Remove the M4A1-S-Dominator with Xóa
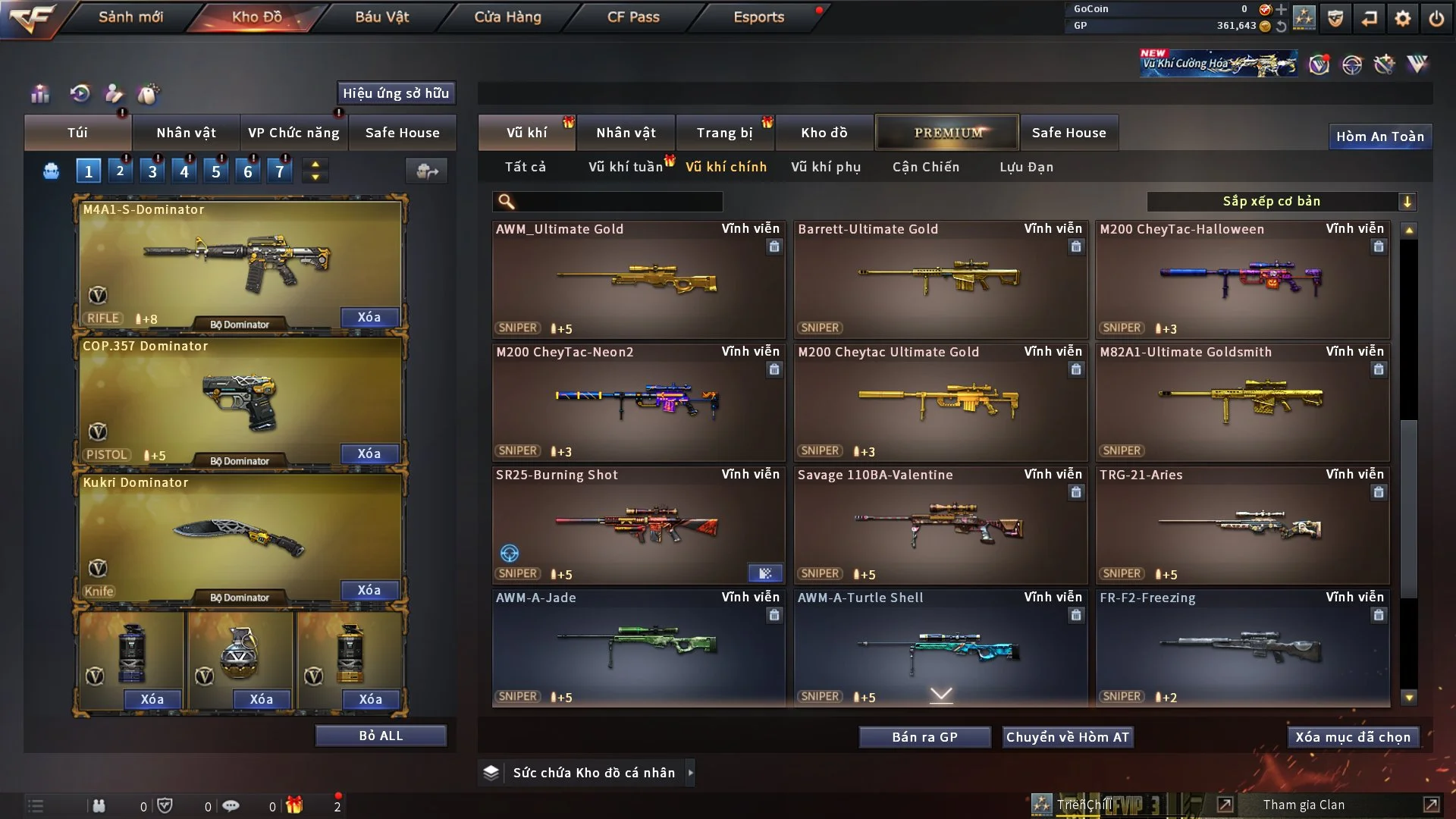The width and height of the screenshot is (1456, 819). pyautogui.click(x=369, y=317)
